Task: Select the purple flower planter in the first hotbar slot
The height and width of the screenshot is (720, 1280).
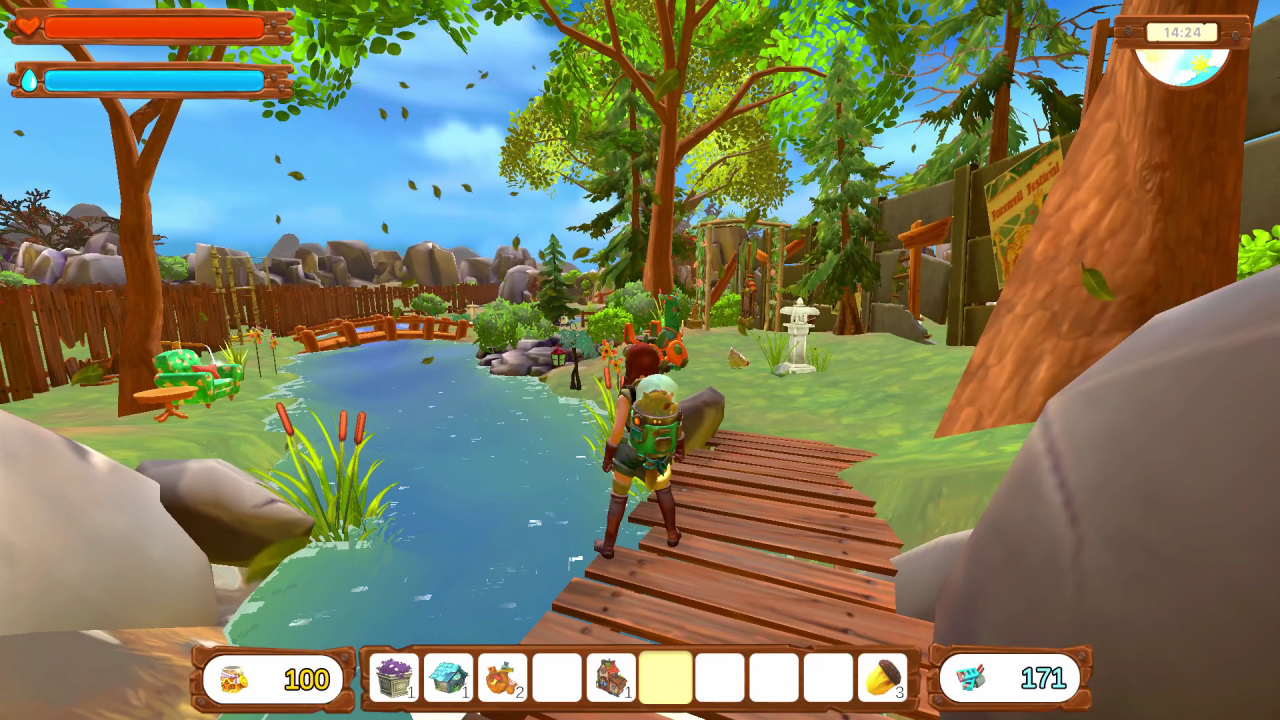Action: [393, 678]
